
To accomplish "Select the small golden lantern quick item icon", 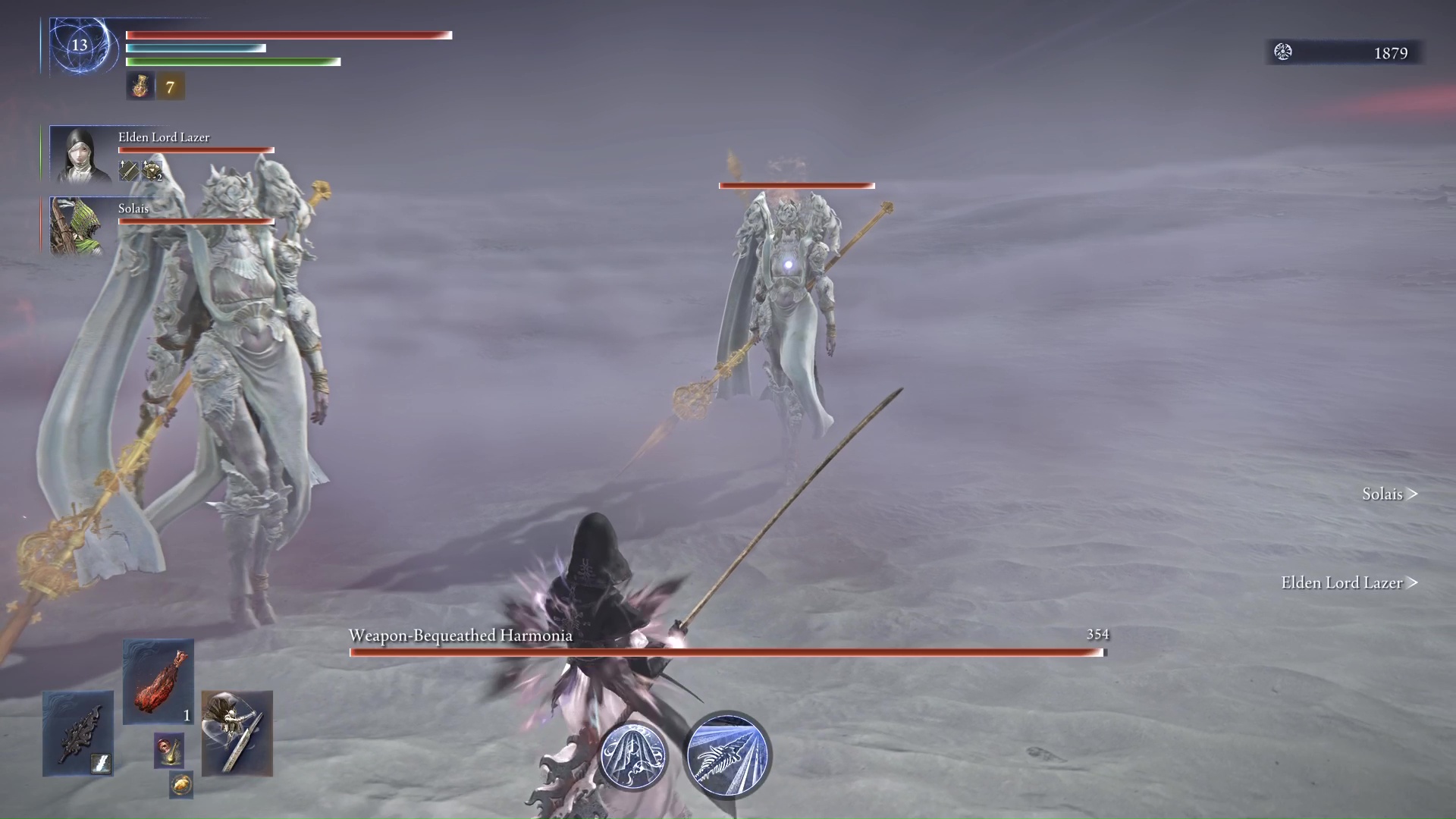I will tap(170, 751).
